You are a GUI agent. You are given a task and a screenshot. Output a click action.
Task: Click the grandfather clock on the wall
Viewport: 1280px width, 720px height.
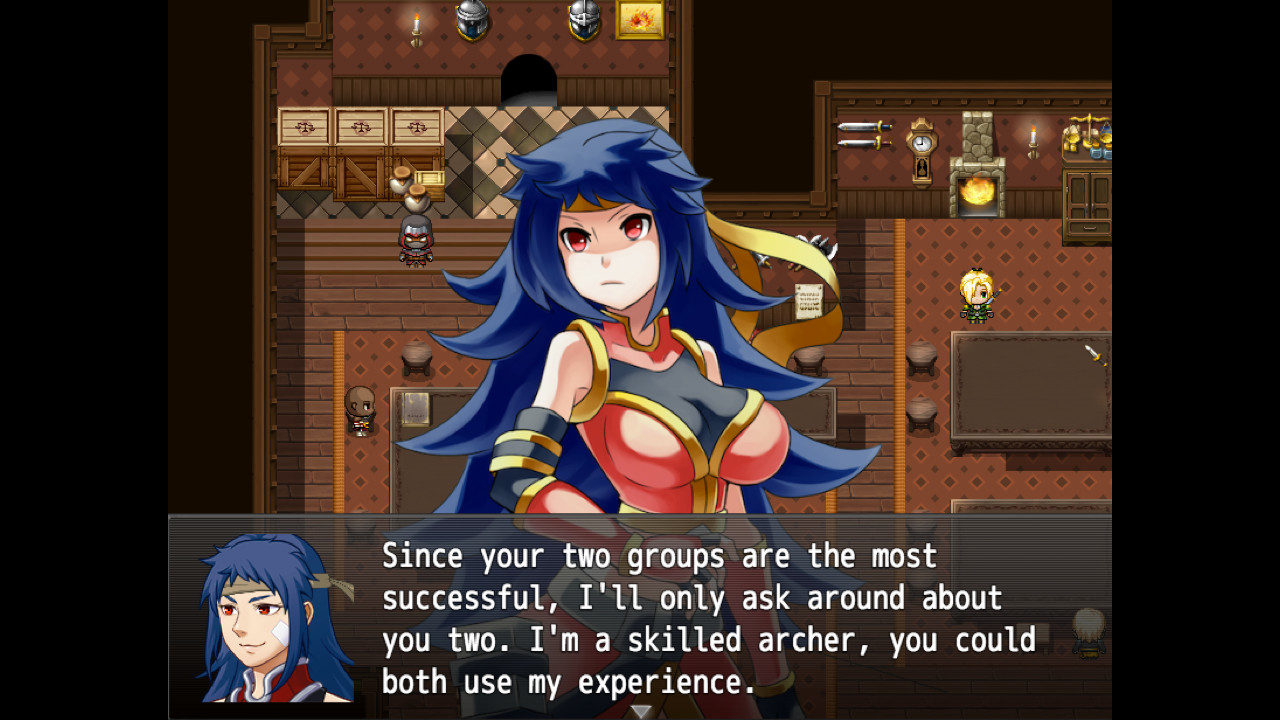pyautogui.click(x=921, y=152)
